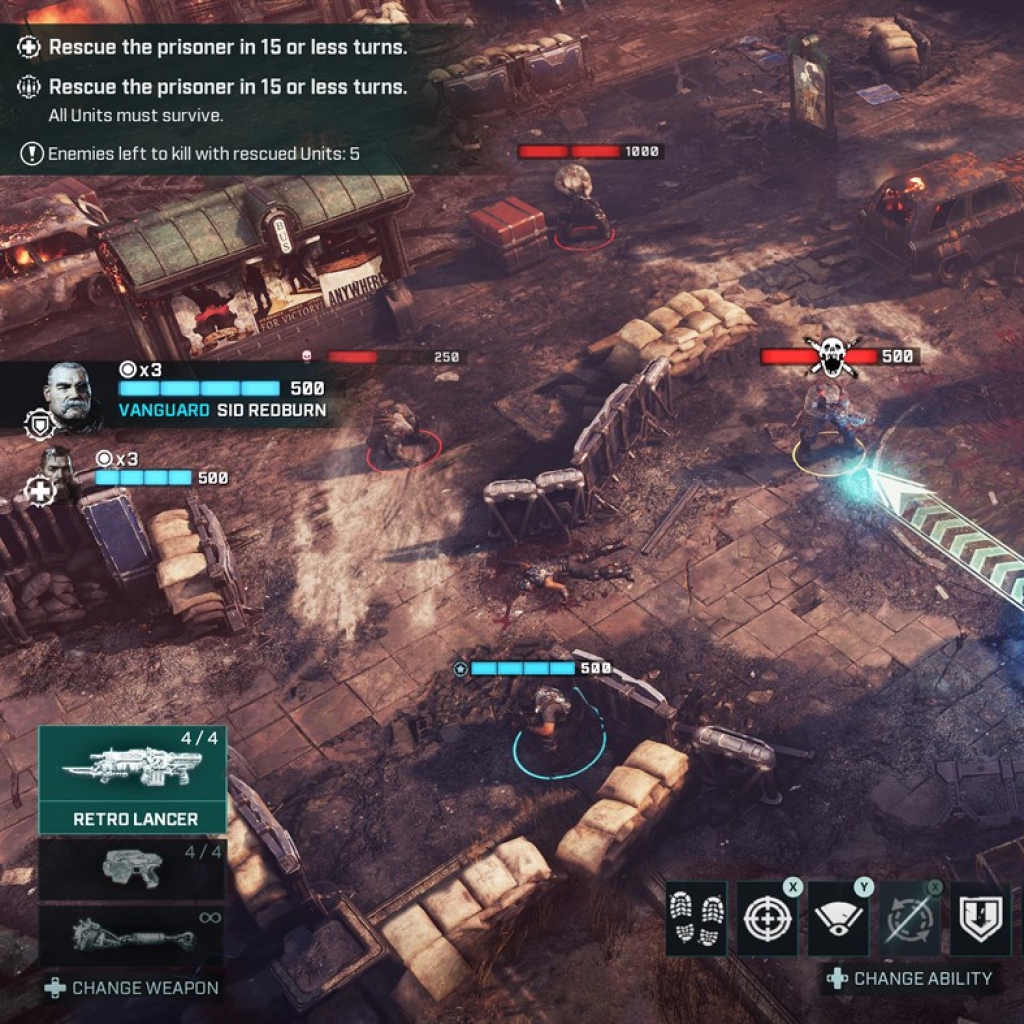
Task: Target the enemy with 250 health
Action: (398, 432)
